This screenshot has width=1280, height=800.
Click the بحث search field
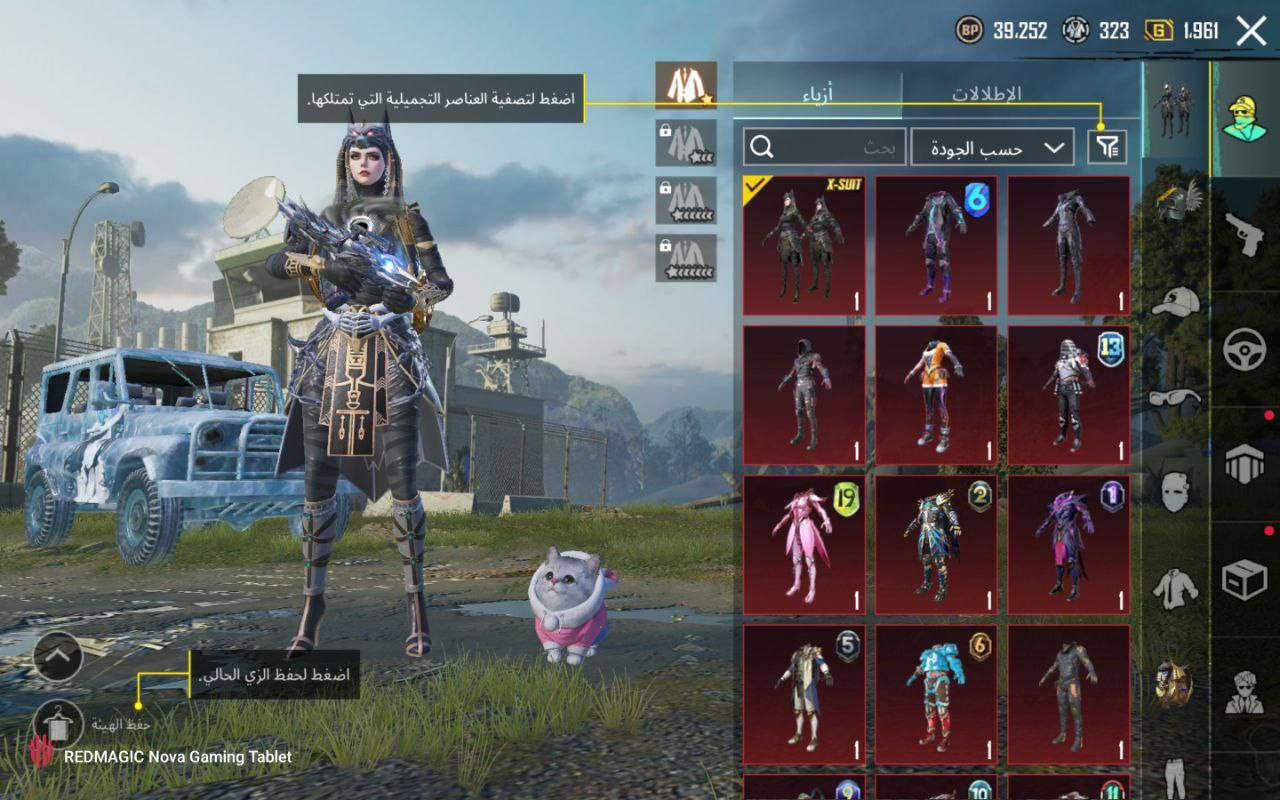[825, 147]
